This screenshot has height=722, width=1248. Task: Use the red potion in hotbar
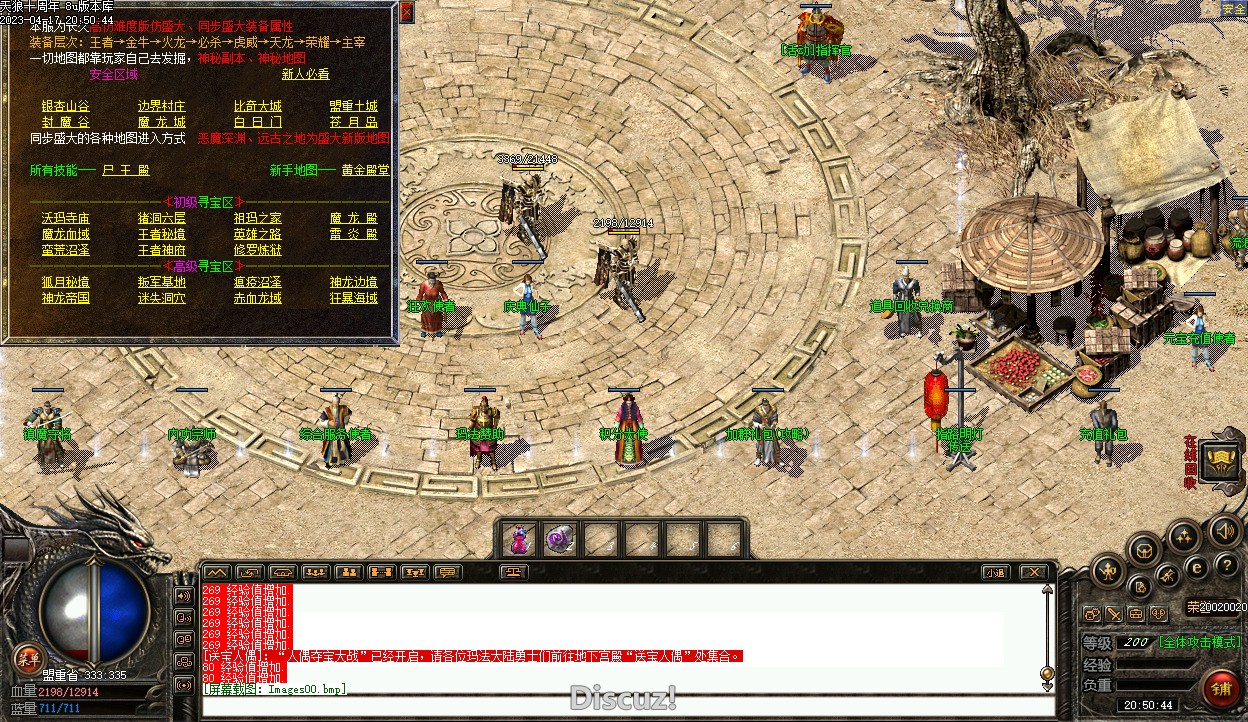(518, 540)
